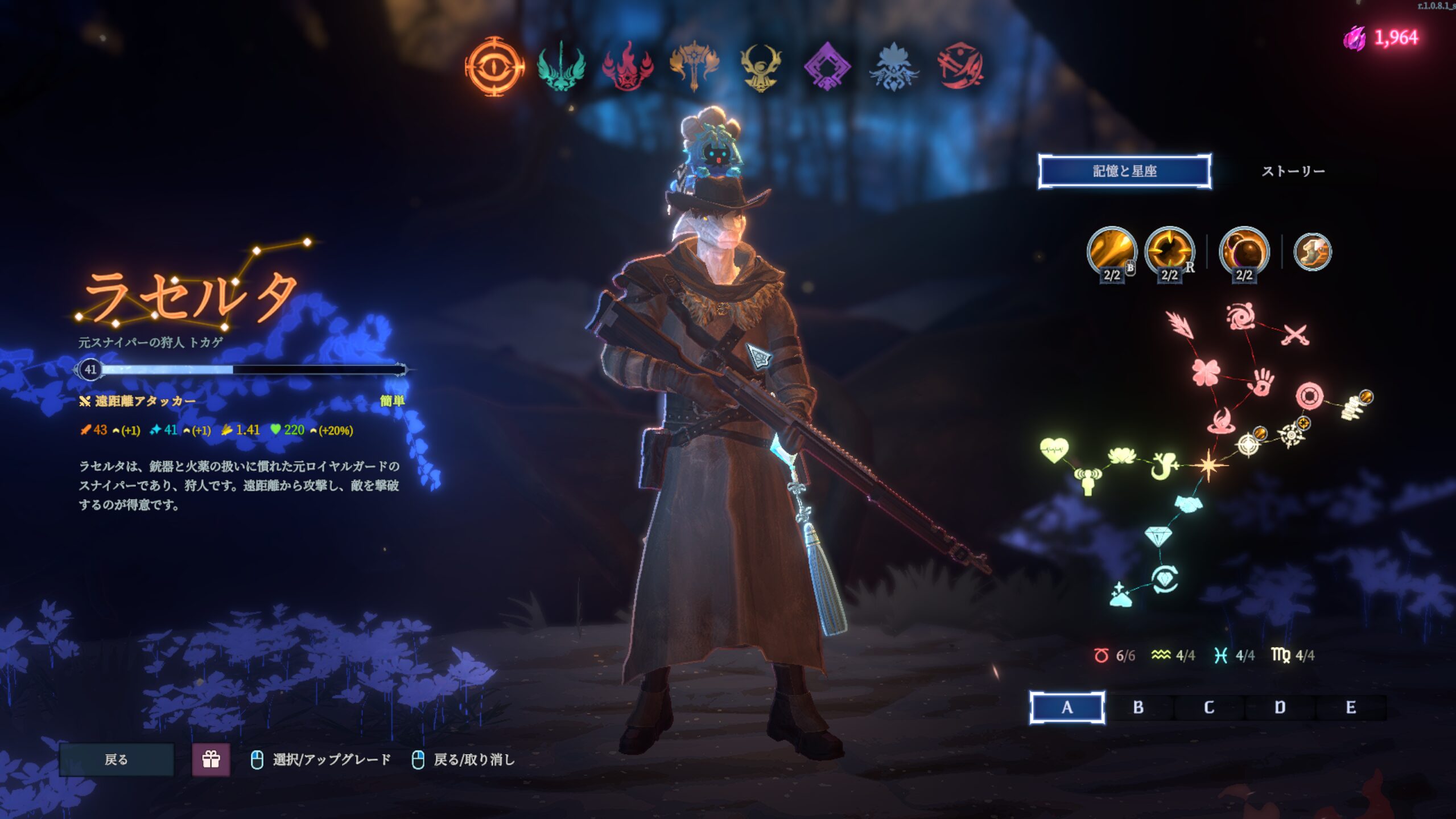Select the yellow heart constellation node

point(1054,450)
